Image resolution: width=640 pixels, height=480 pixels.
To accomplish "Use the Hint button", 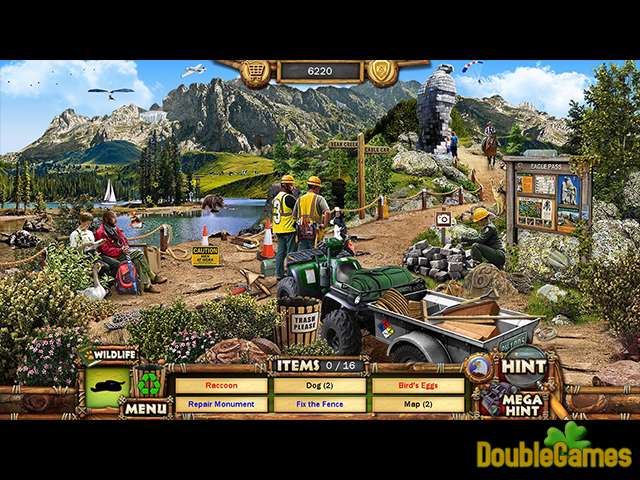I will coord(525,367).
